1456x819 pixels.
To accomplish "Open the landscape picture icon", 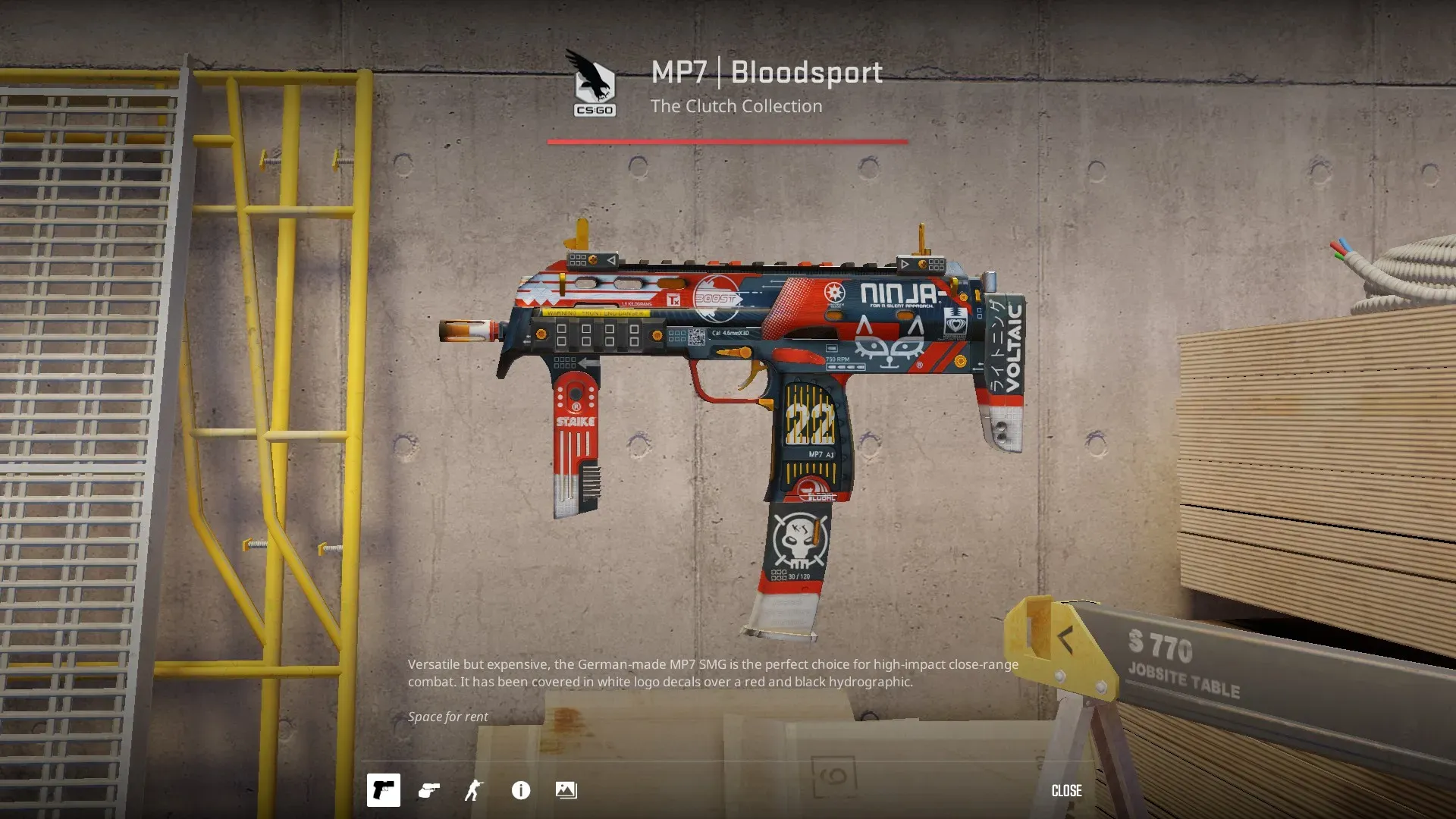I will tap(566, 790).
